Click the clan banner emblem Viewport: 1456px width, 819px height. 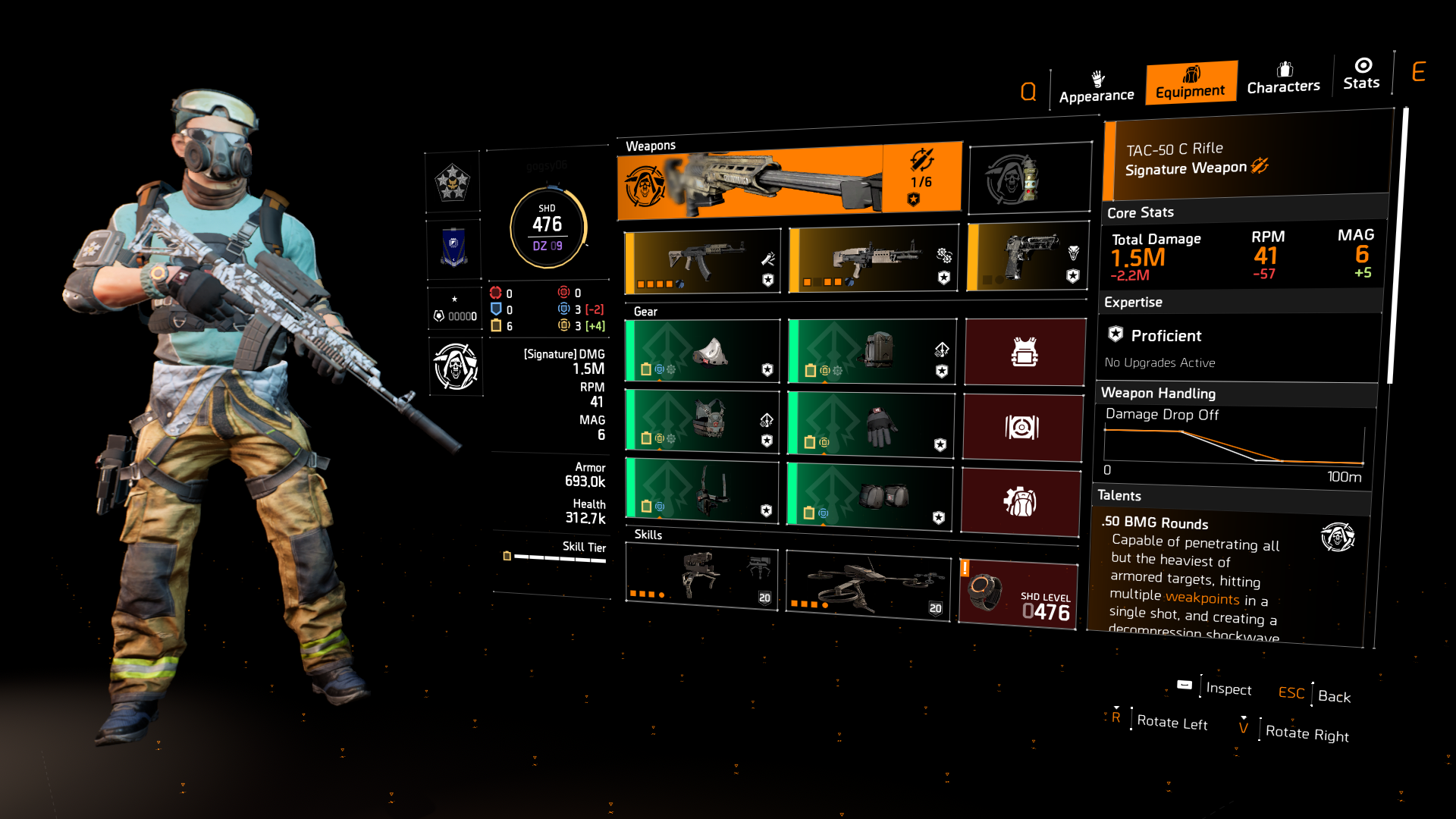pyautogui.click(x=453, y=248)
